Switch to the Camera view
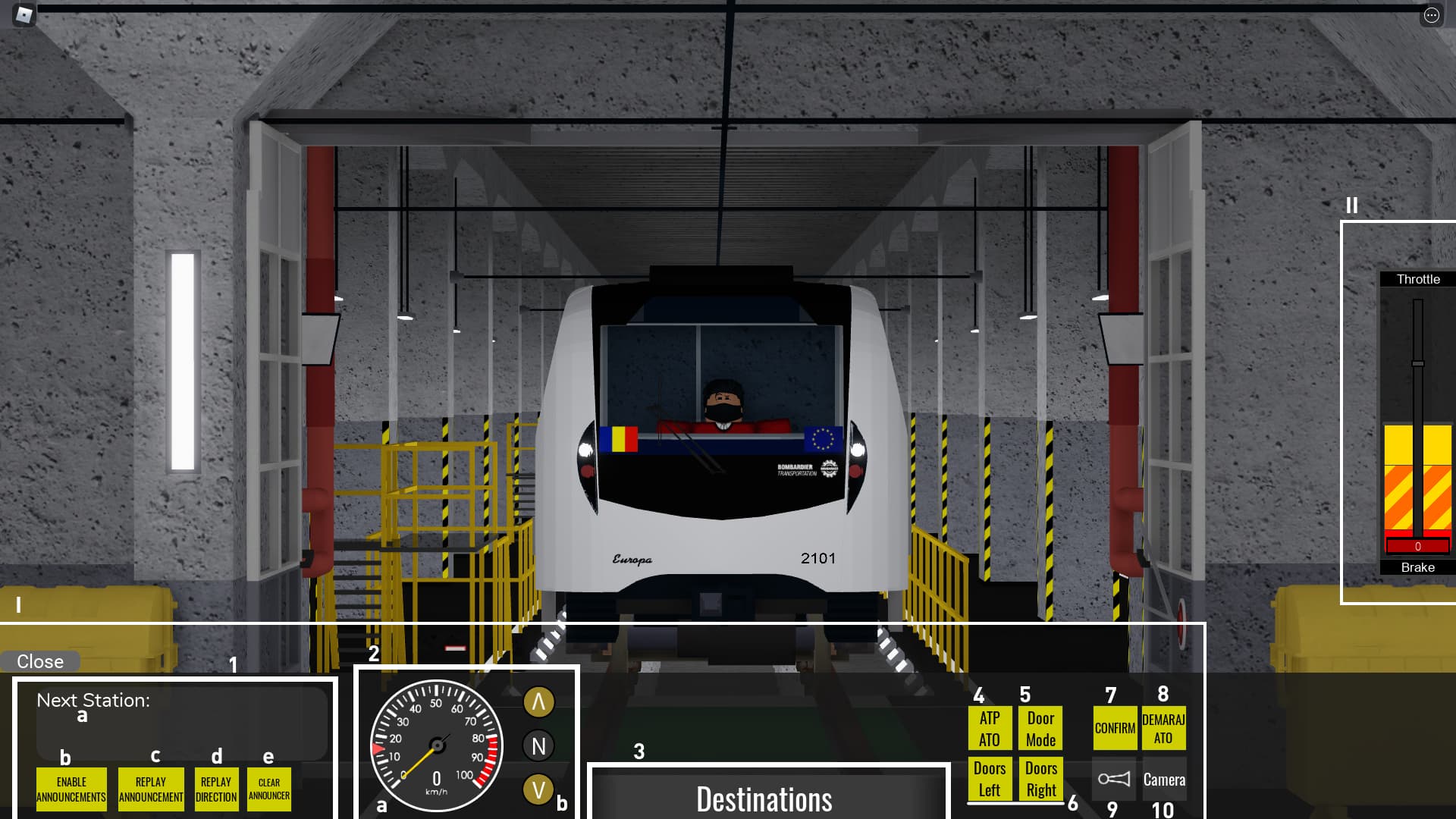 [x=1166, y=780]
